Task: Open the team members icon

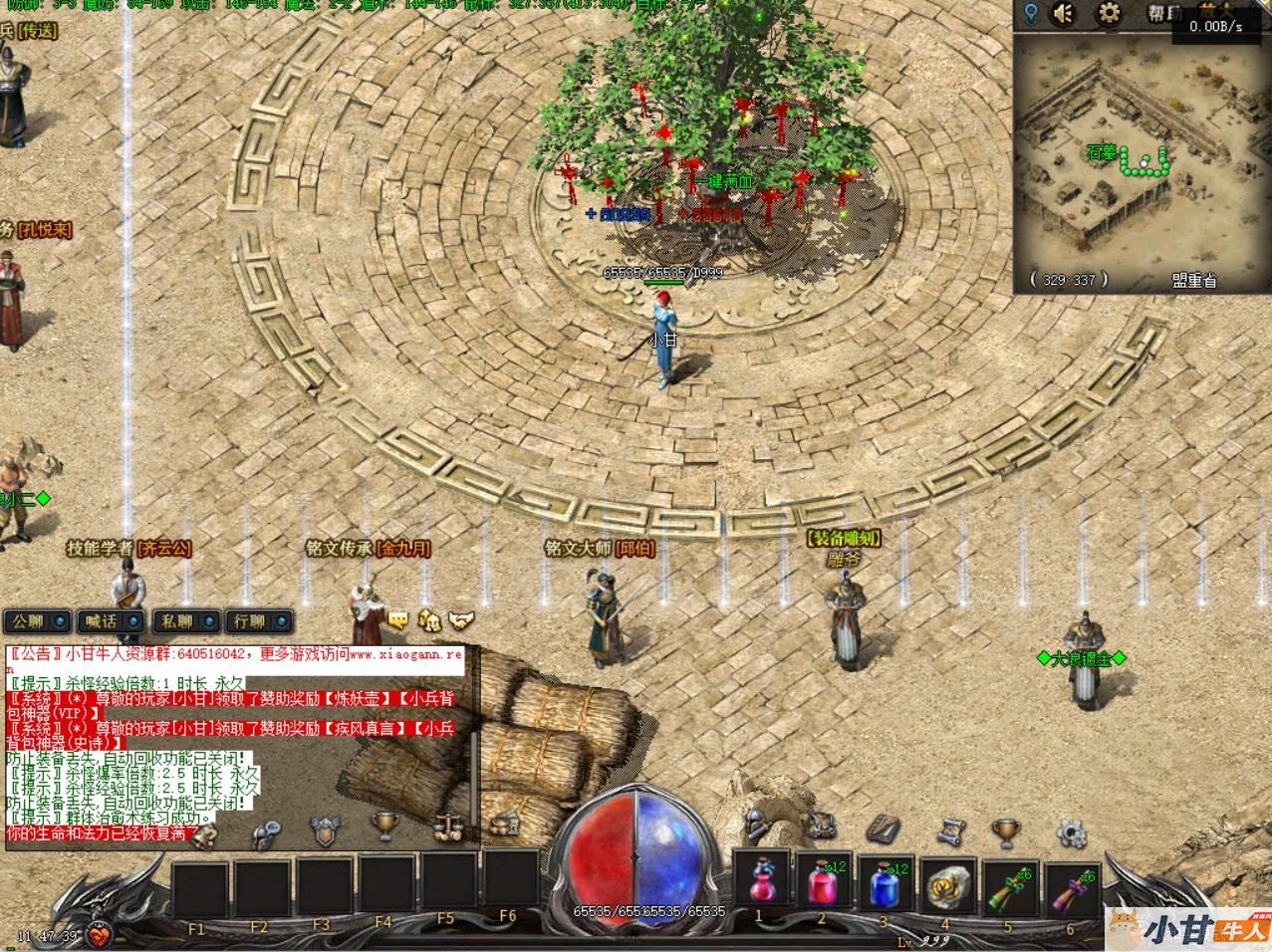Action: (429, 620)
